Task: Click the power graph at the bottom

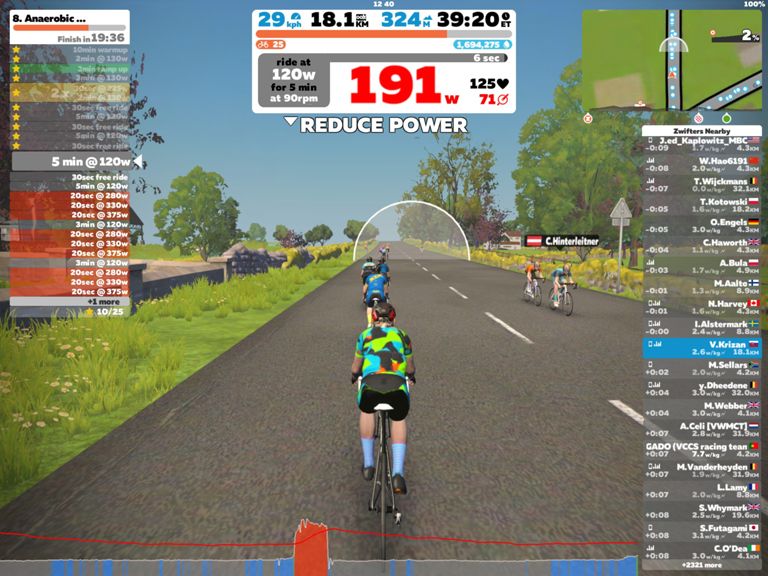Action: pos(320,550)
